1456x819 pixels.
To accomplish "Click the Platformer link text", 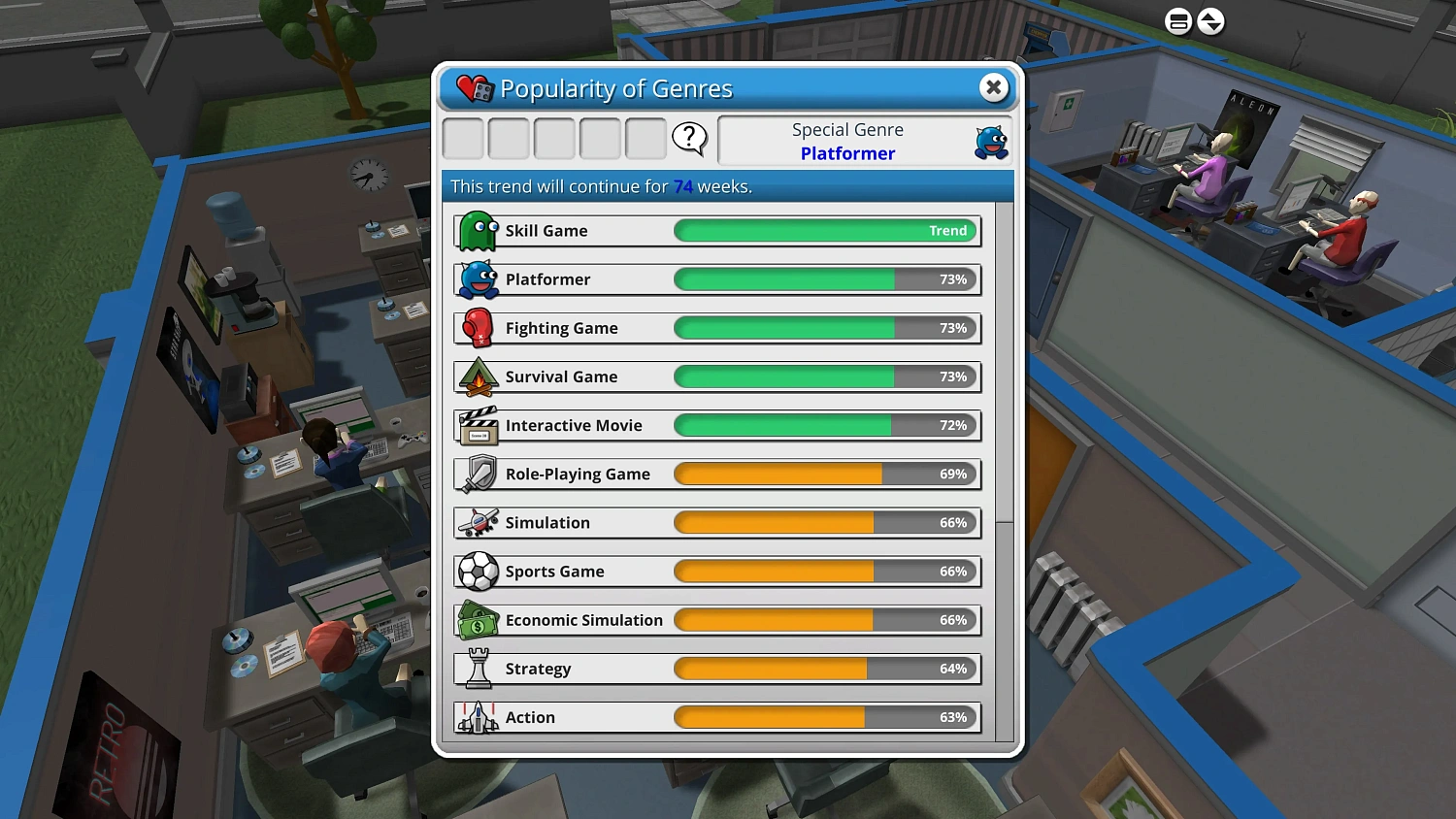I will point(847,153).
